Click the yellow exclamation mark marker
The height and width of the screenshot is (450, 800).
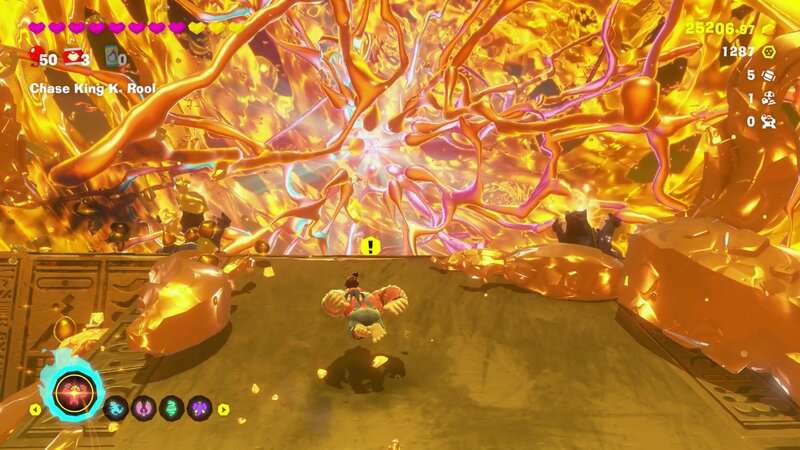(371, 246)
